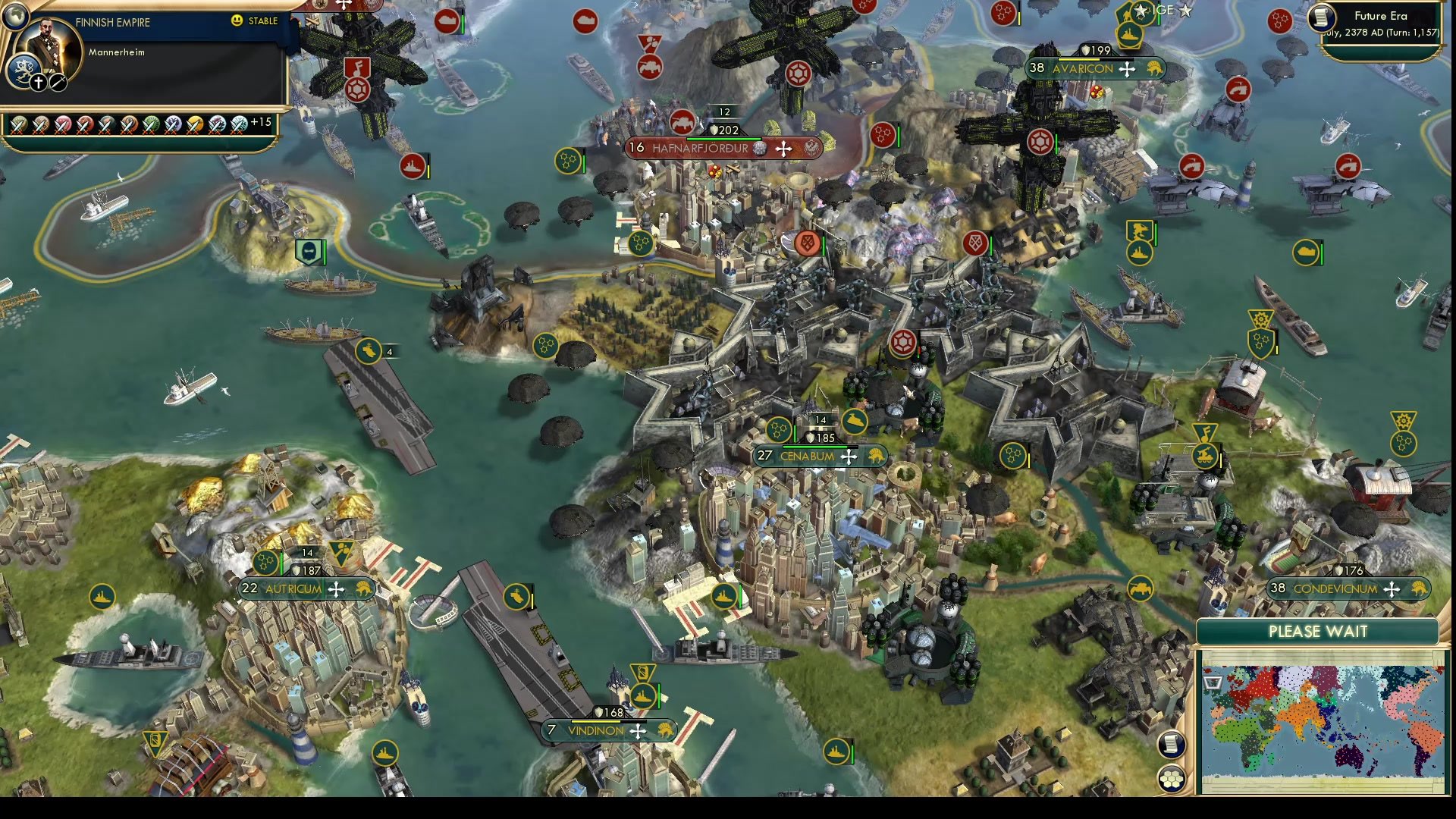Click the Finland lion civilization emblem
The image size is (1456, 819).
coord(25,70)
